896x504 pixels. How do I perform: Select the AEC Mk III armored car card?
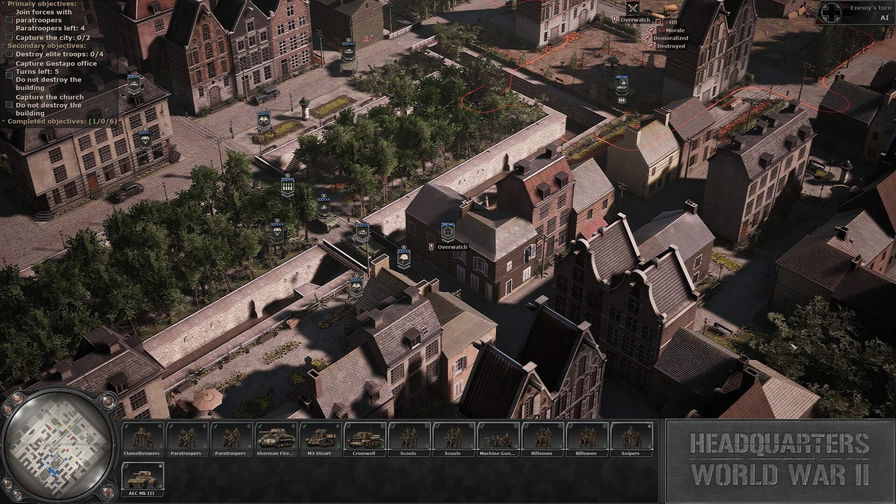(142, 479)
